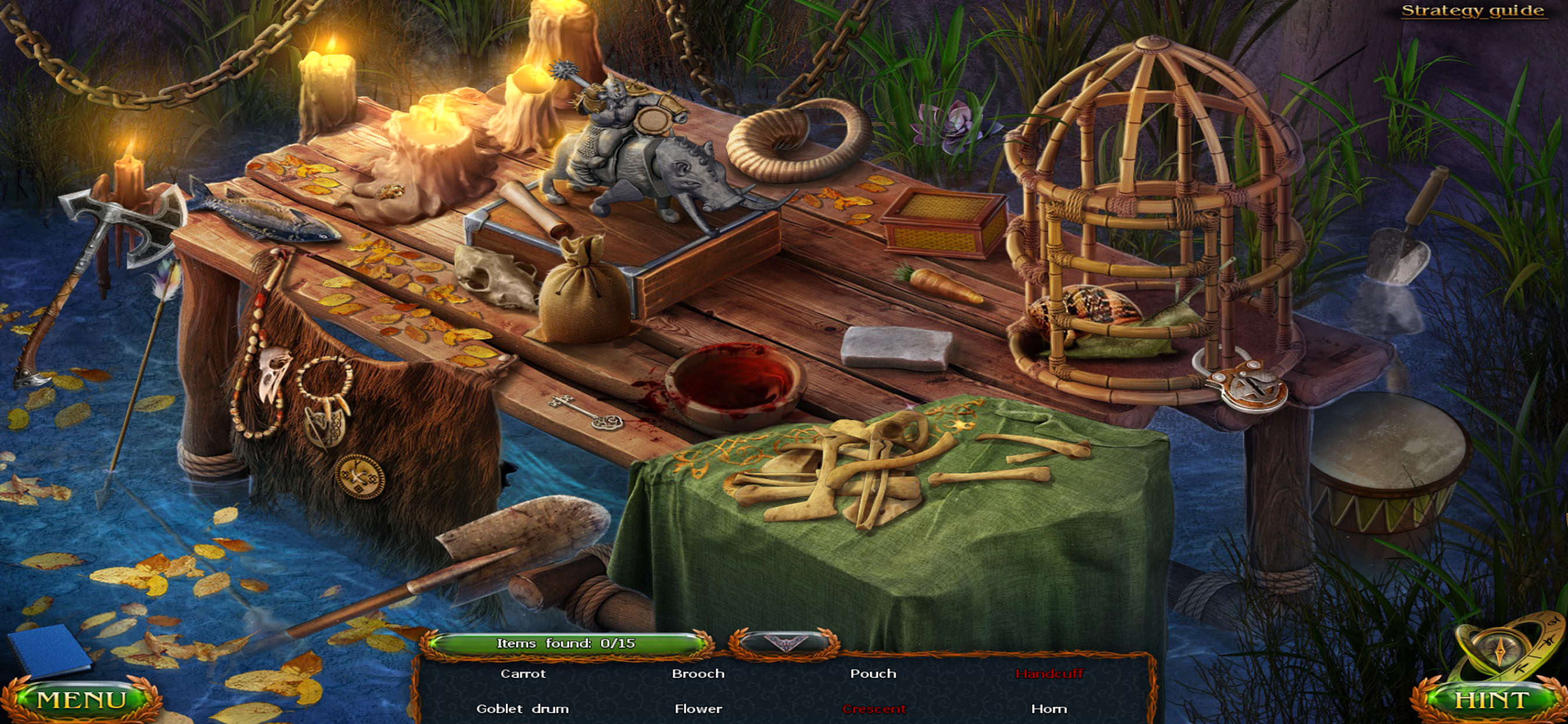
Task: Use the HINT button
Action: point(1490,700)
